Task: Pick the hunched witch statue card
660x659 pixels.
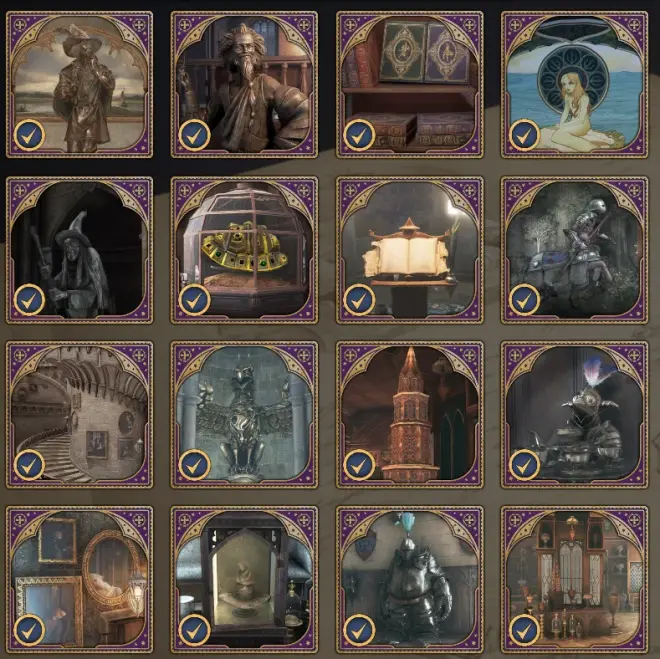Action: click(80, 250)
